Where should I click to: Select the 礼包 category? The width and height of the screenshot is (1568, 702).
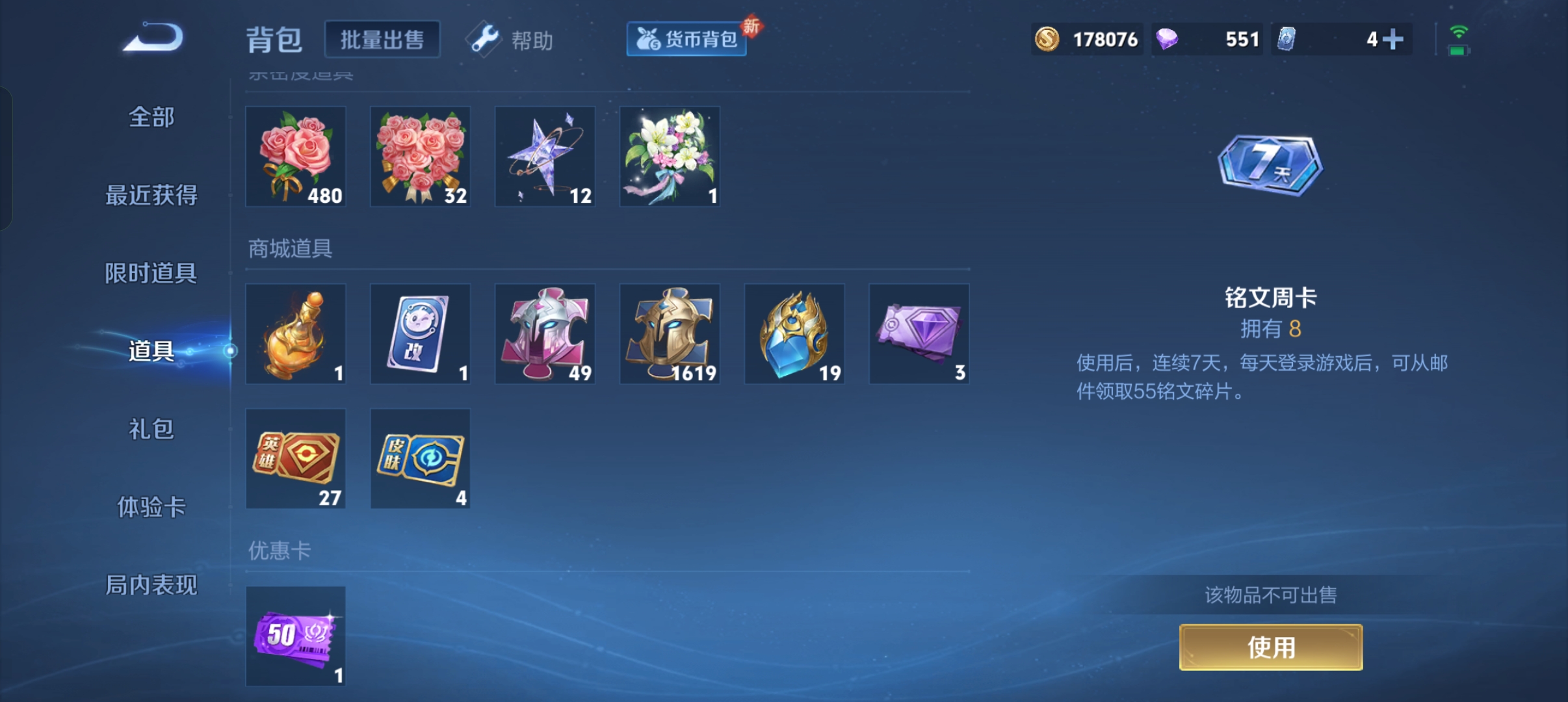pos(151,429)
